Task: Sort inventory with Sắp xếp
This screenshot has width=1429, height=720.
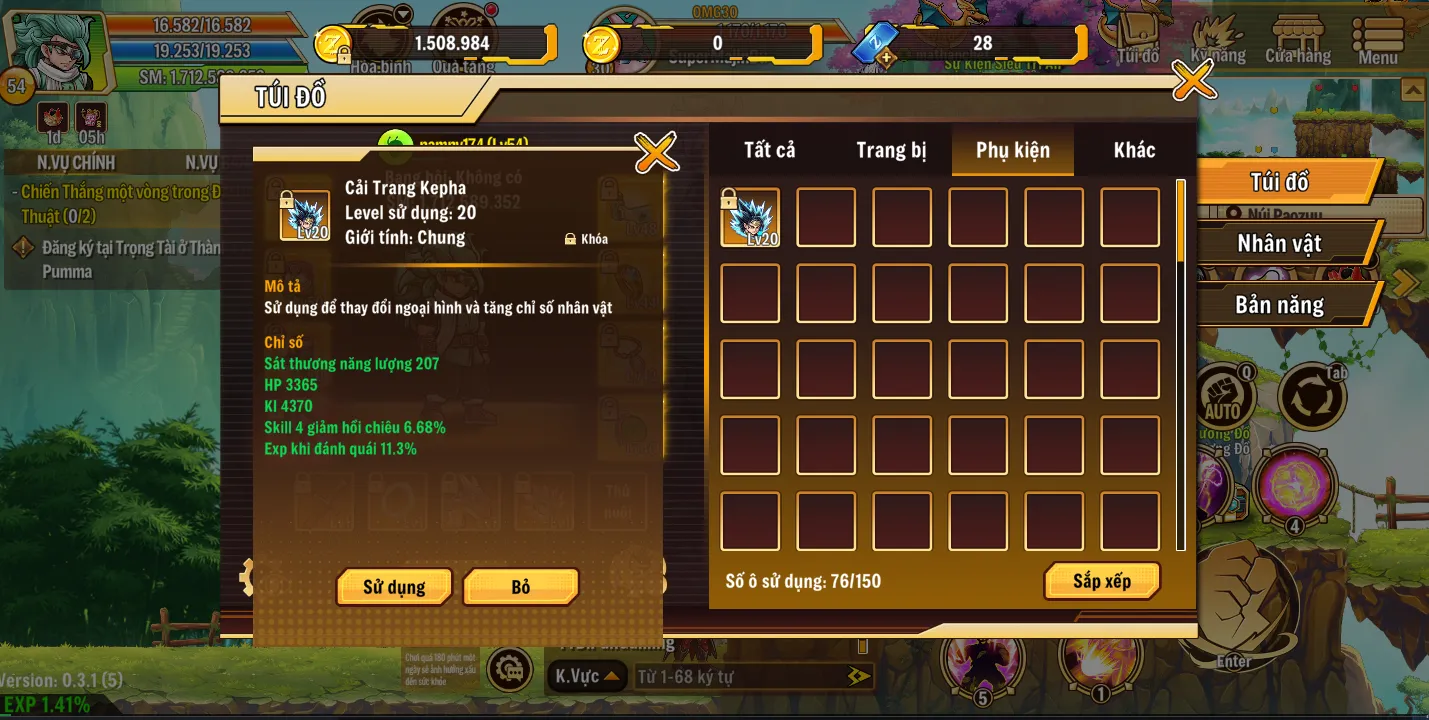Action: 1102,581
